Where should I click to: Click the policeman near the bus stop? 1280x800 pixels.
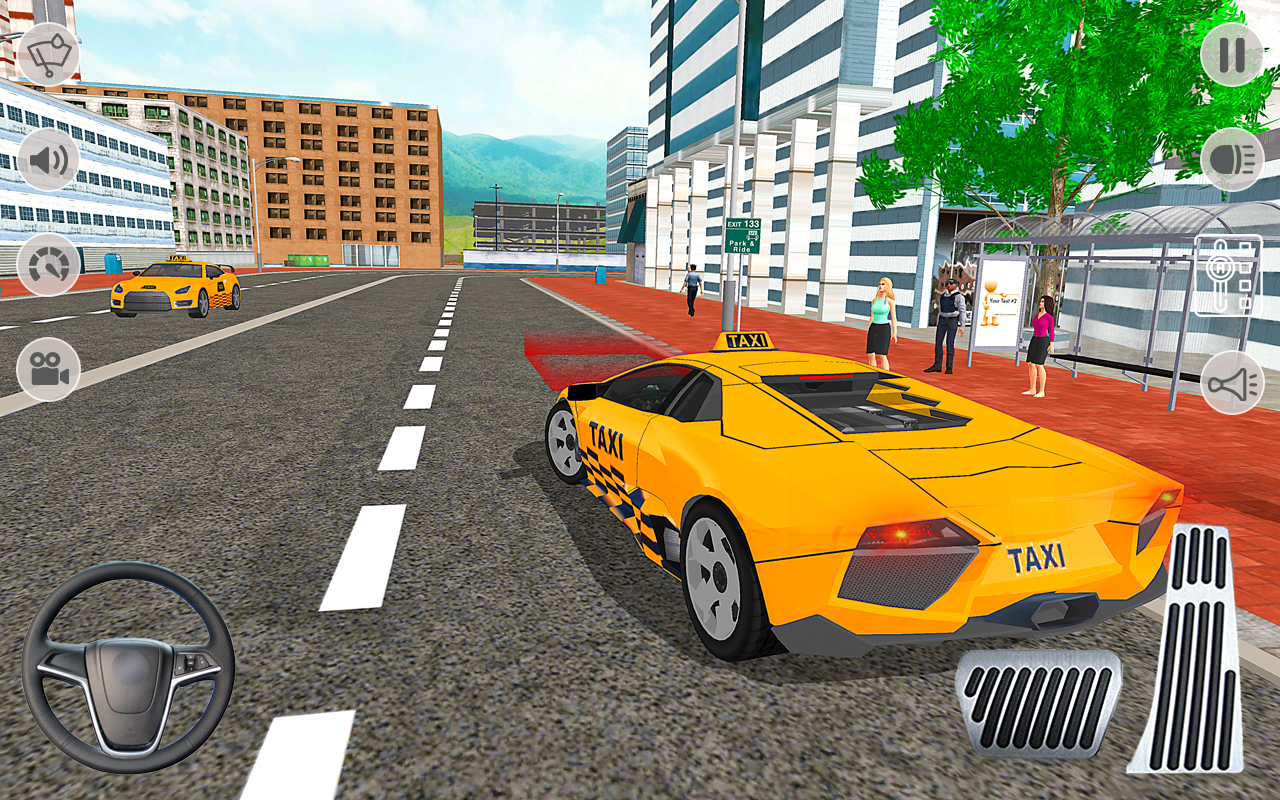click(948, 310)
